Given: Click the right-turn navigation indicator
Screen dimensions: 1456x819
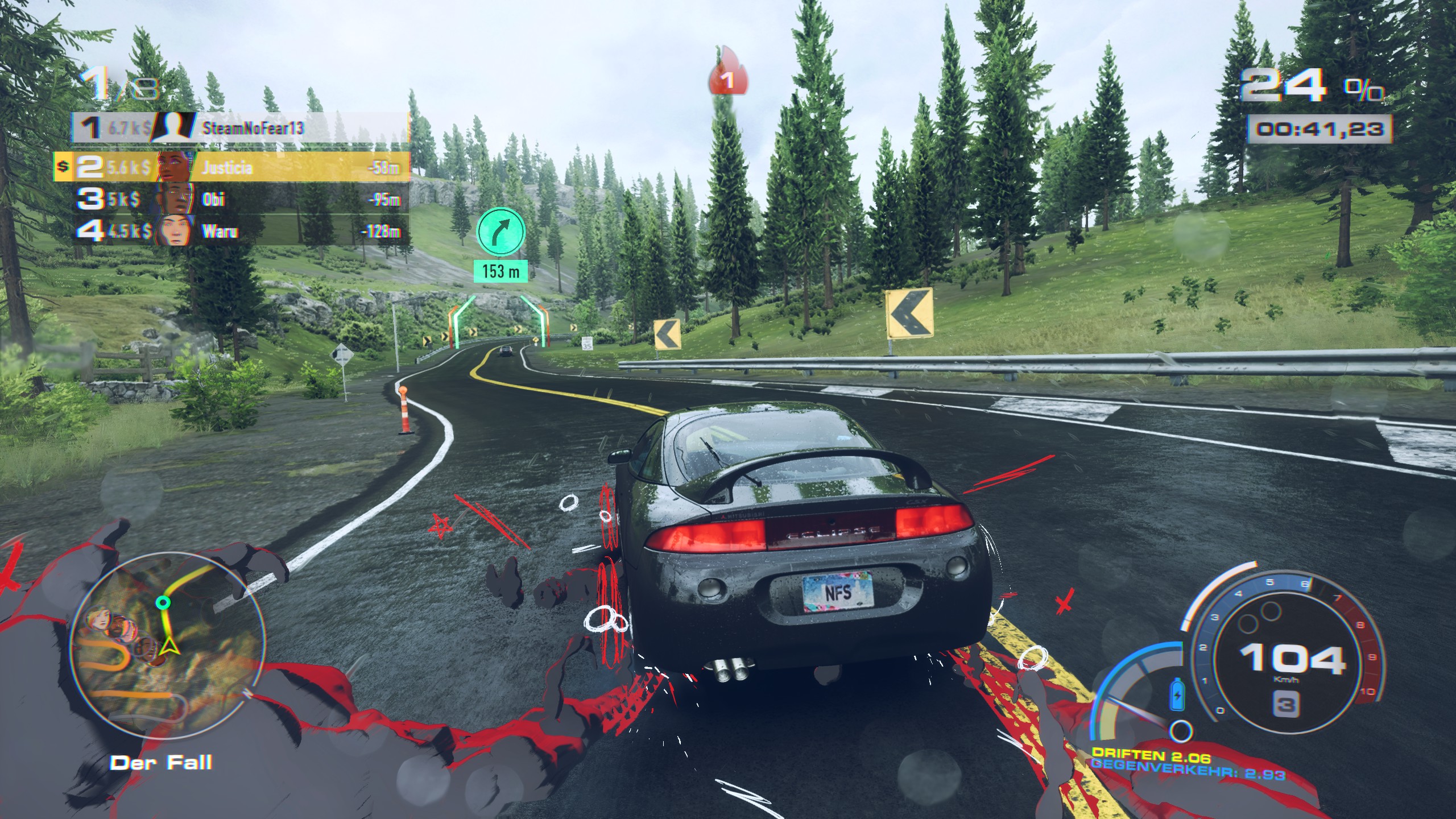Looking at the screenshot, I should tap(500, 231).
